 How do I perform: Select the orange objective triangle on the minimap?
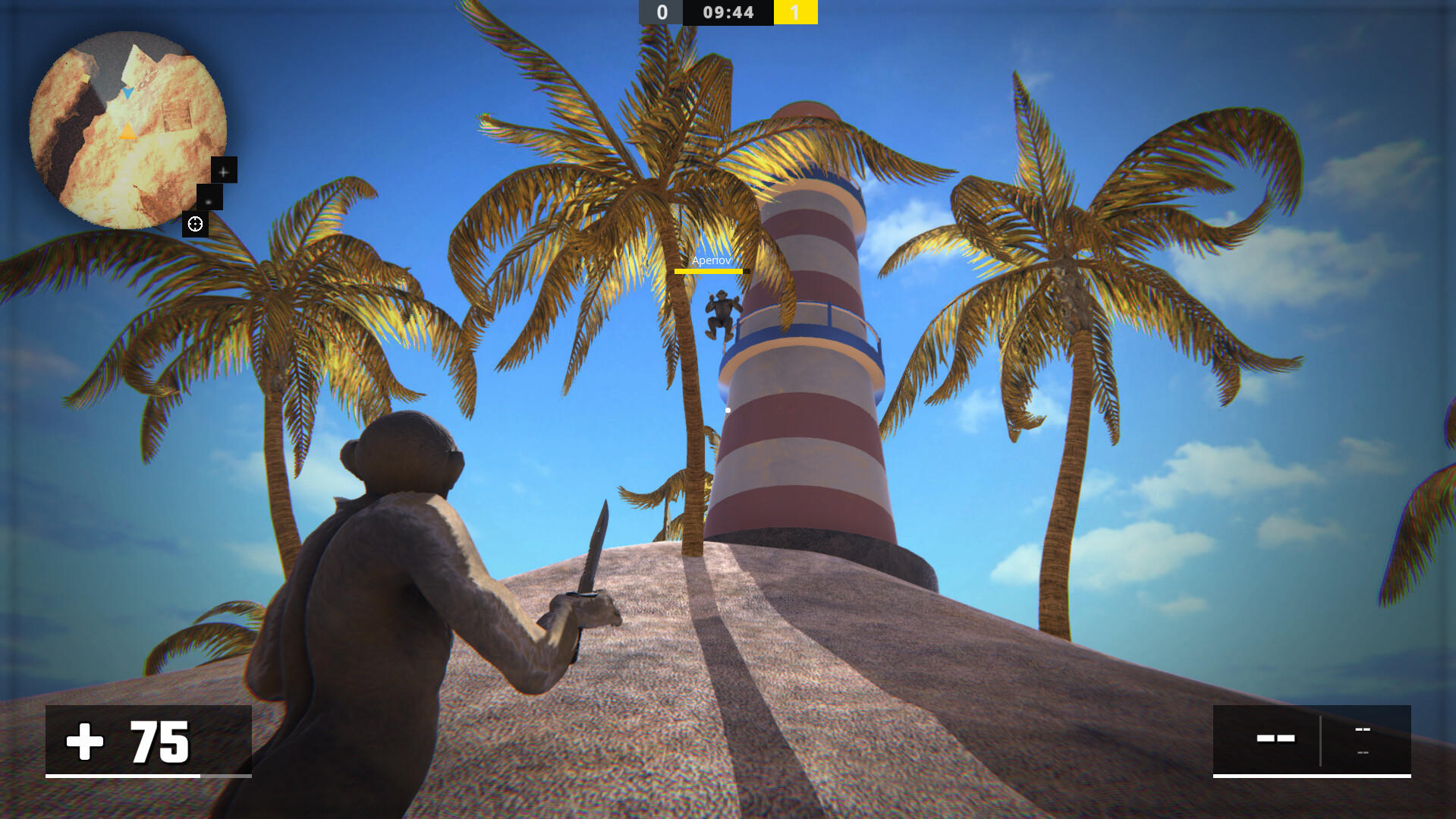coord(127,131)
